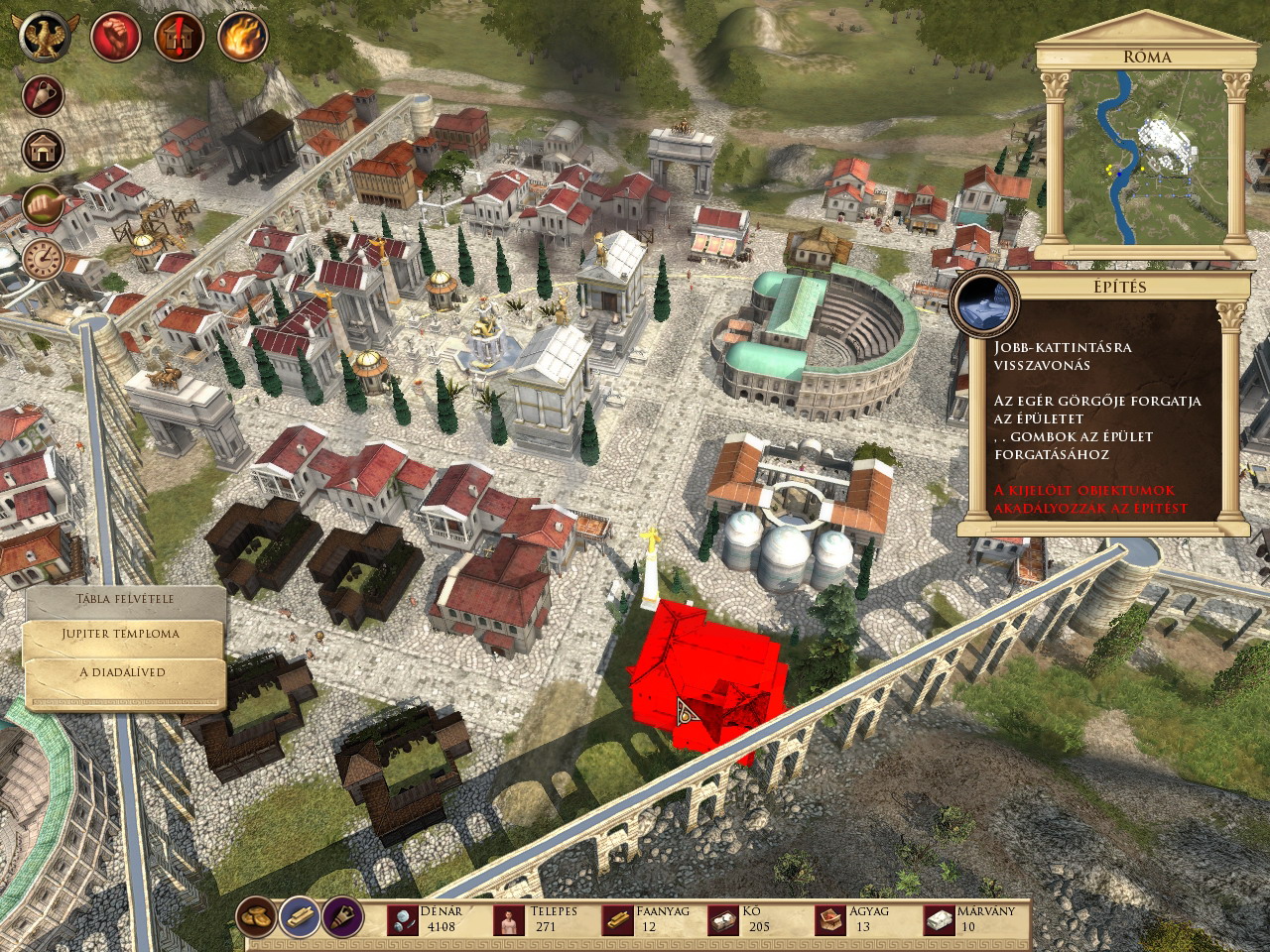Select the Jupiter Temploma objective

click(122, 634)
